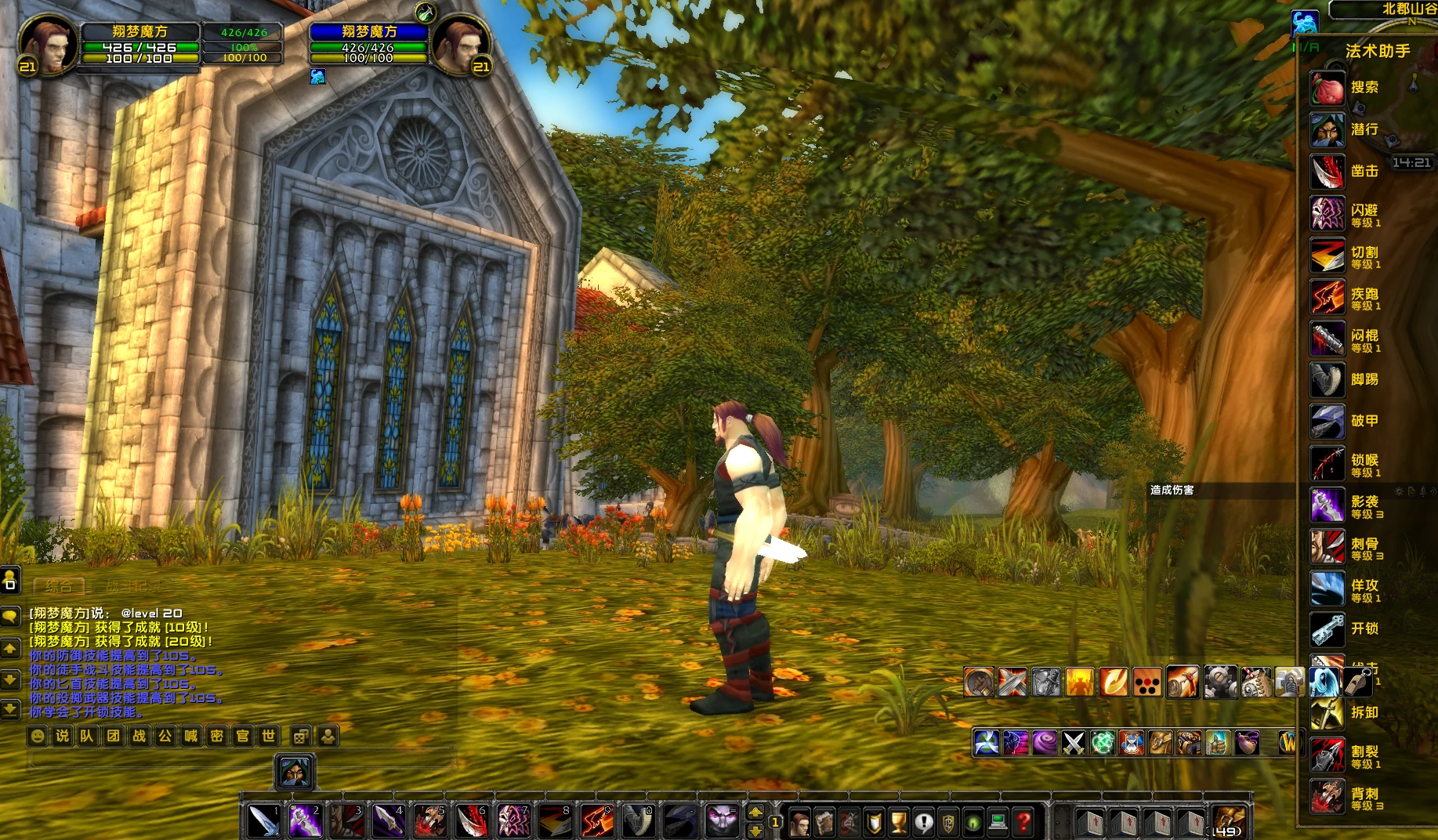Switch chat channel to 说 (Say)
Screen dimensions: 1438x840
pyautogui.click(x=63, y=736)
